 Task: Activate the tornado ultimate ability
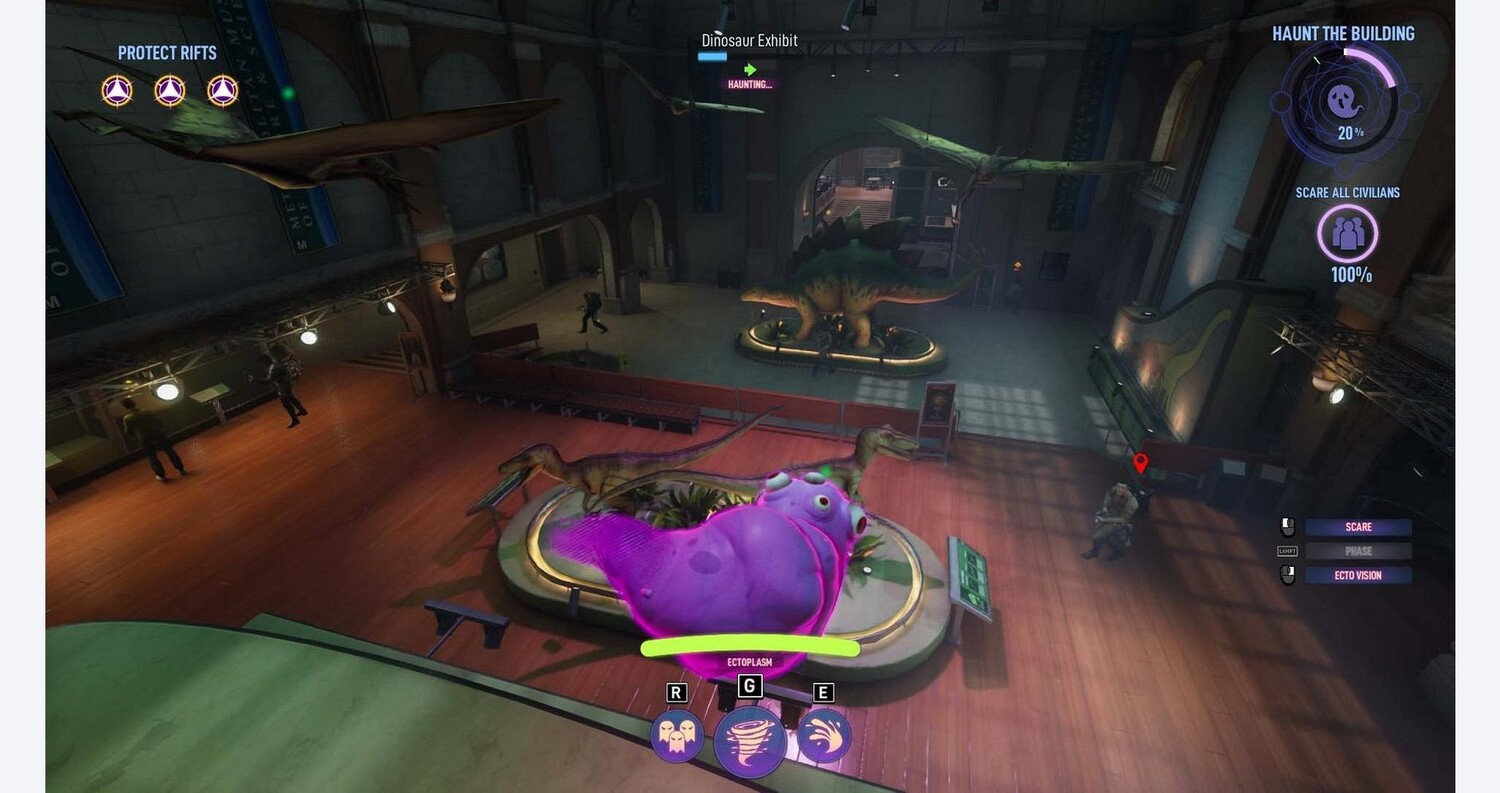749,741
